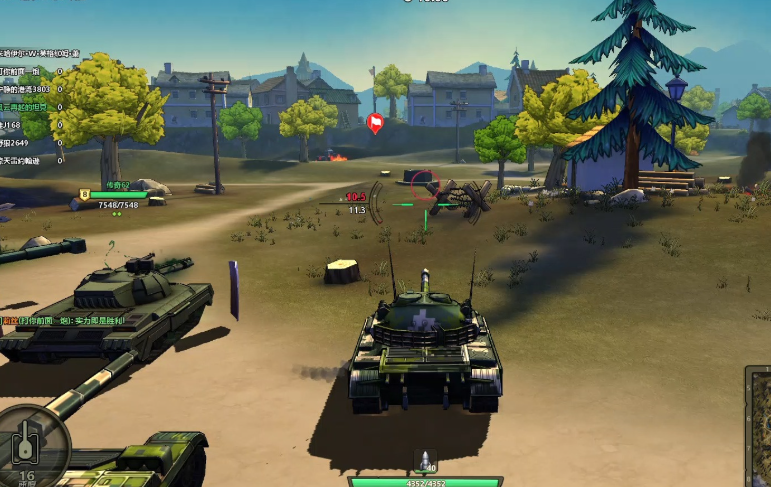Select player row 宁静的港湾3803 in the scoreboard
Viewport: 771px width, 487px height.
[30, 88]
